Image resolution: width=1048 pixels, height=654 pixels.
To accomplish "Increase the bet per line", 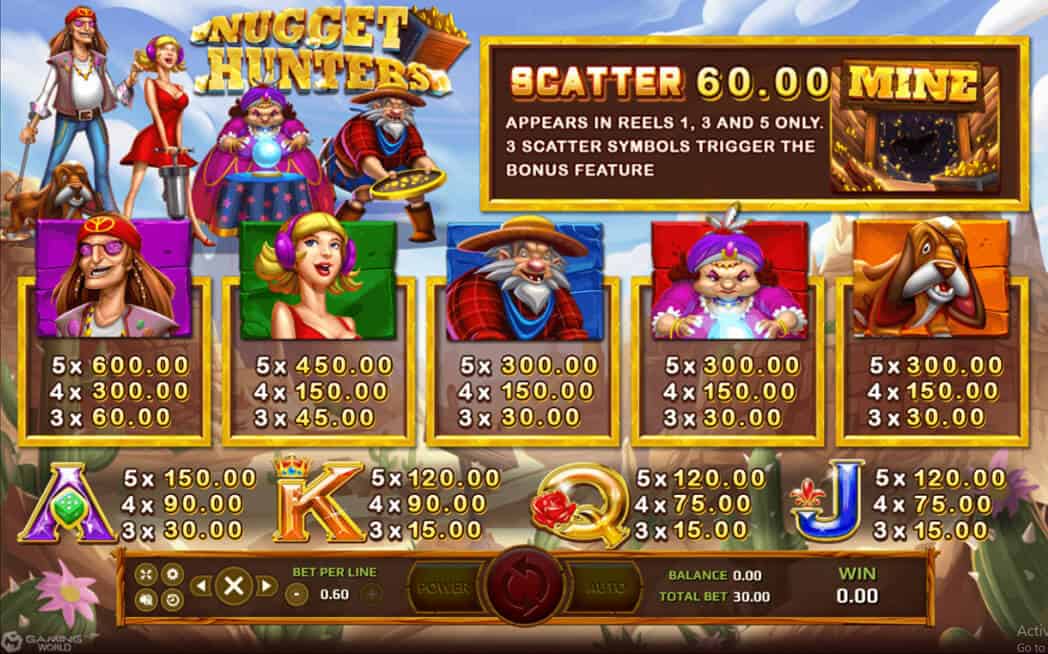I will [x=370, y=594].
